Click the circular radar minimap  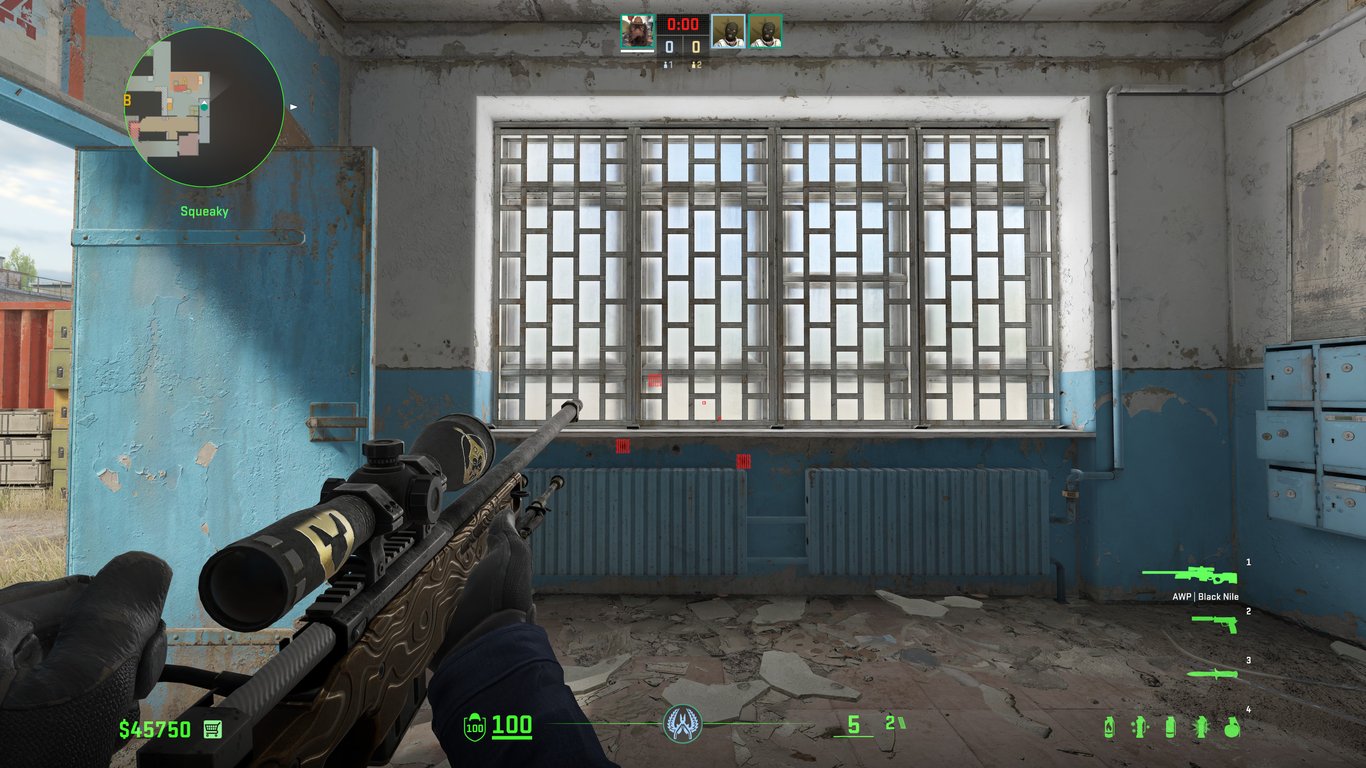(x=190, y=107)
